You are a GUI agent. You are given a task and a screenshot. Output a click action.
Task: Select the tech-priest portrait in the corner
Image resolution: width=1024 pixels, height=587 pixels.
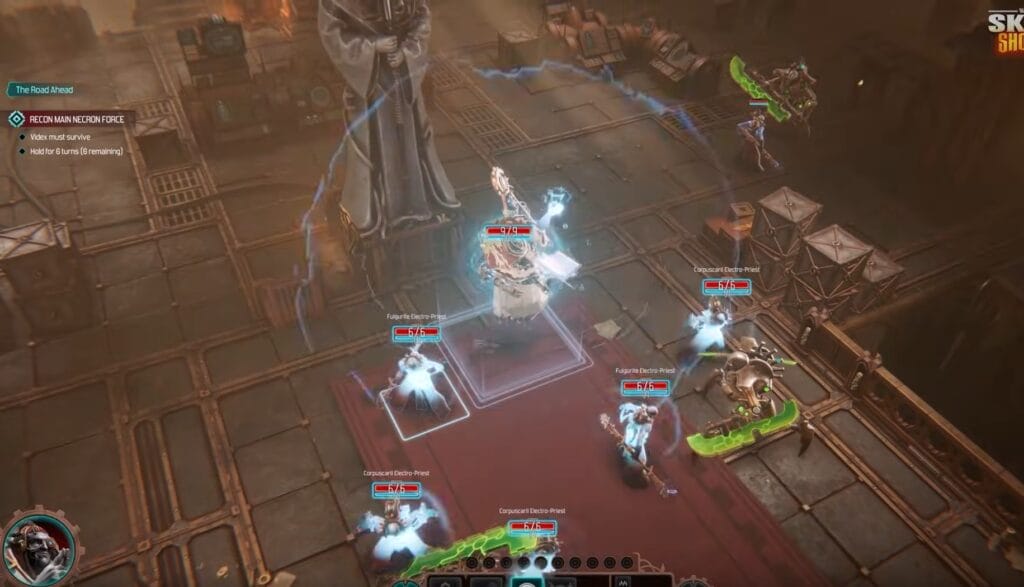[x=37, y=549]
